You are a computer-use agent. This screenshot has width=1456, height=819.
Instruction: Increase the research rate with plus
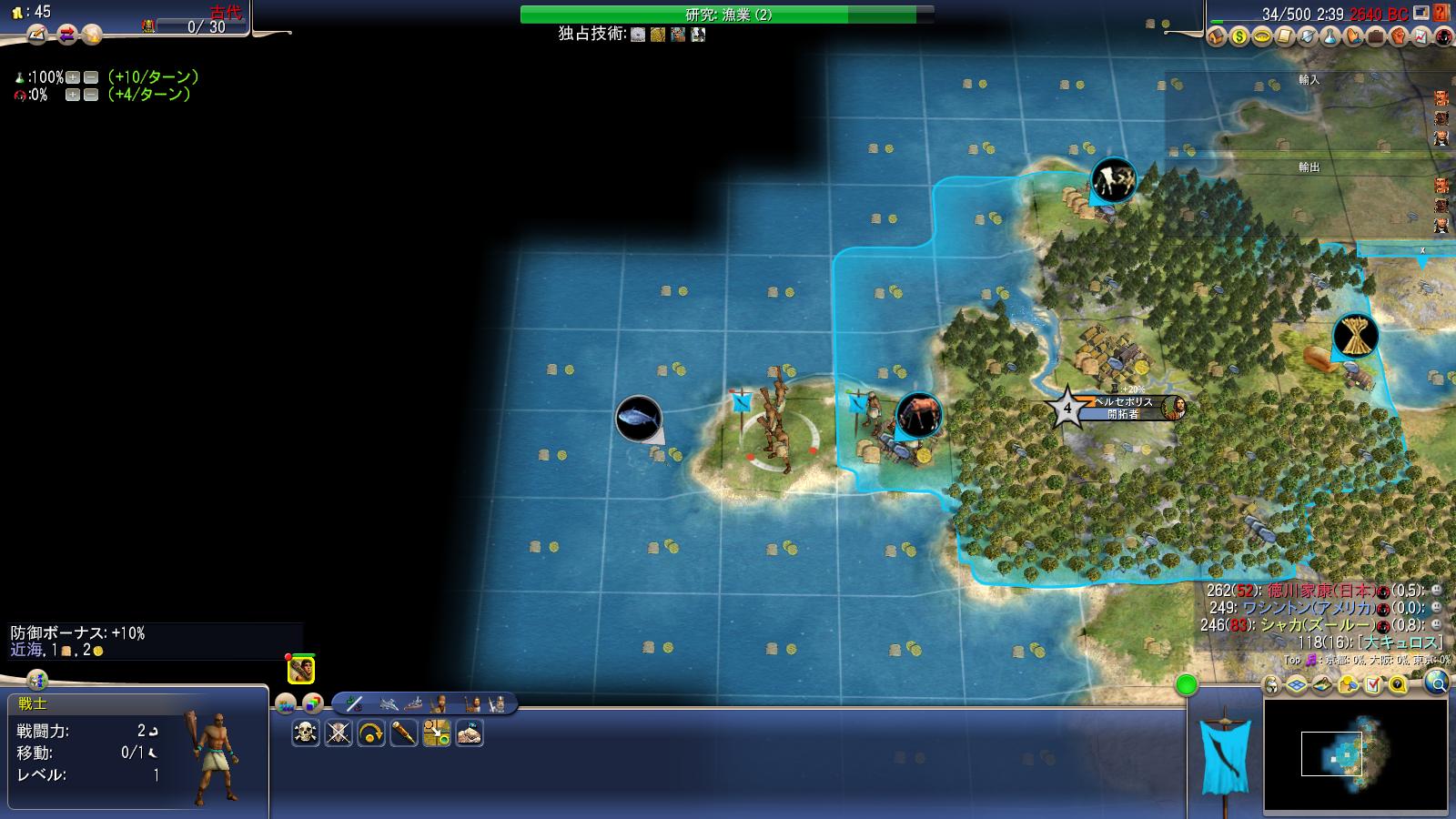73,77
